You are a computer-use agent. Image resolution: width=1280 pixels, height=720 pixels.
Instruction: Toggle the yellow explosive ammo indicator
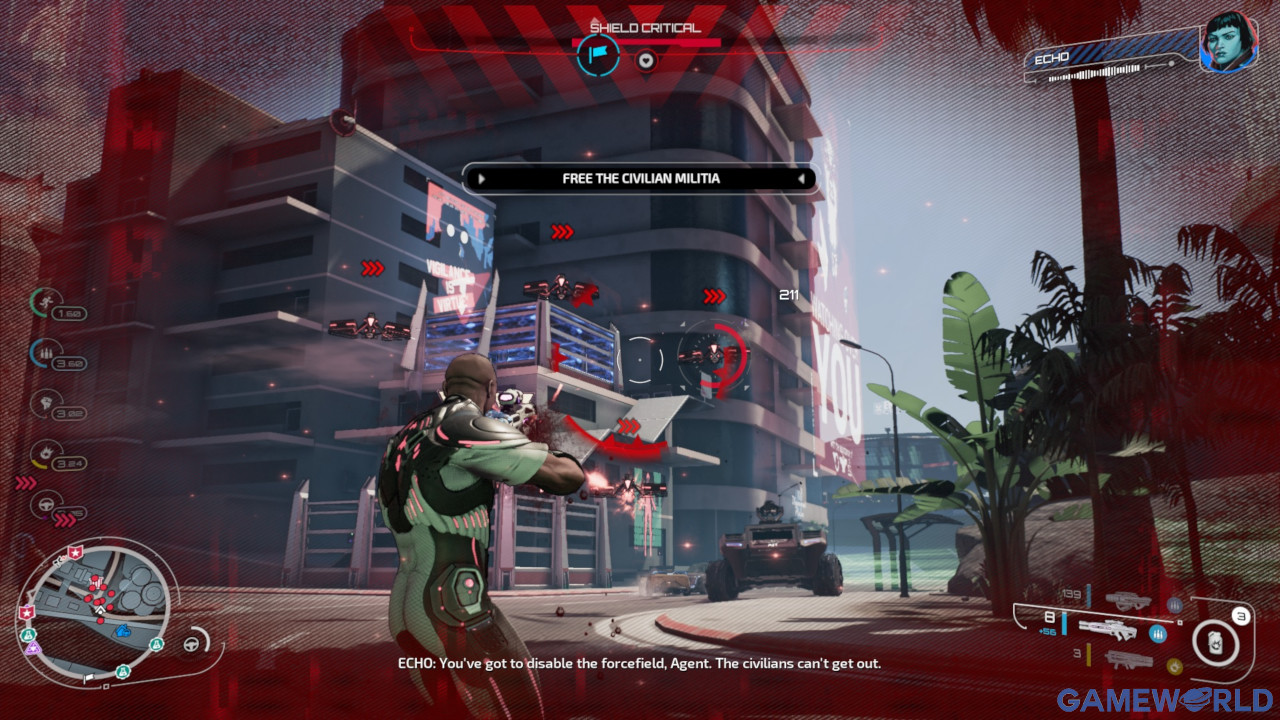(x=1176, y=665)
